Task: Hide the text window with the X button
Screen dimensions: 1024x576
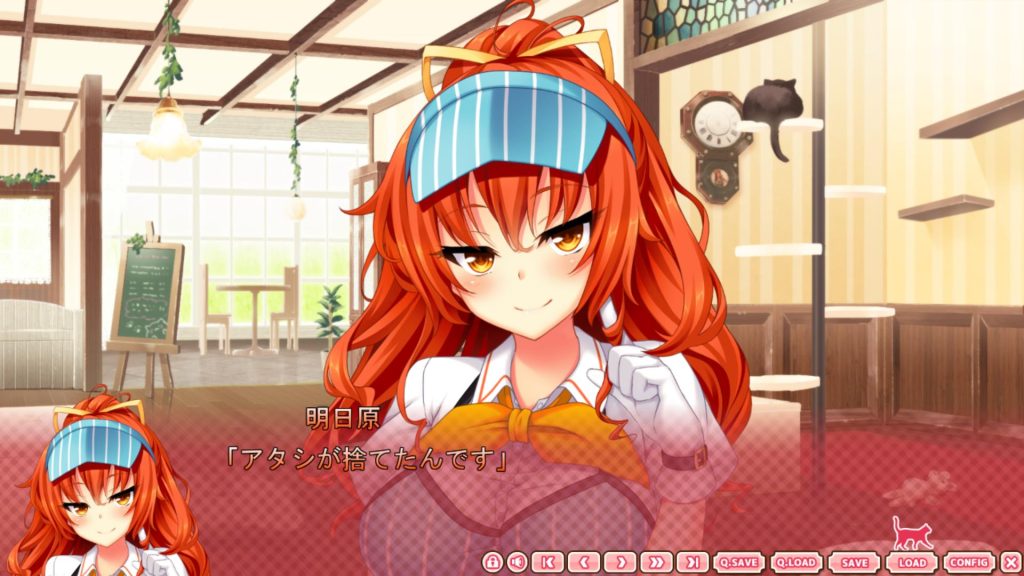Action: click(x=1009, y=562)
